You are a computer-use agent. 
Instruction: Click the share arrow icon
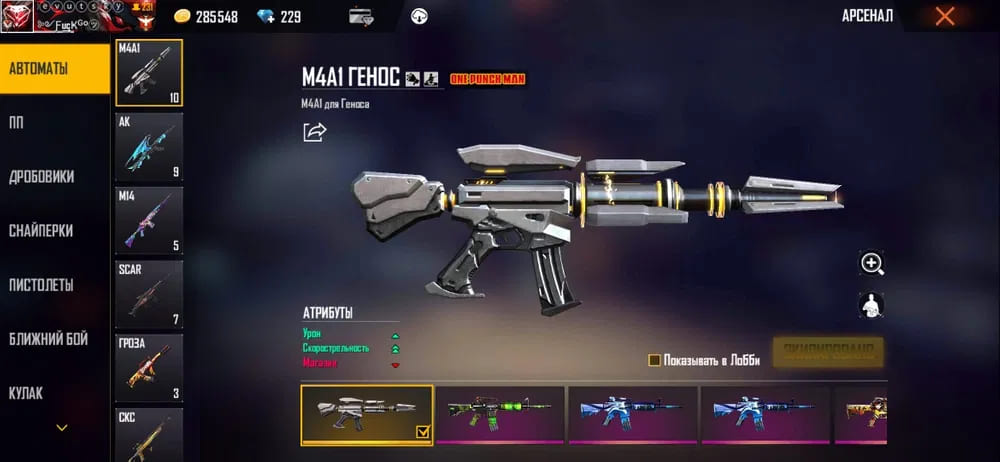[315, 132]
